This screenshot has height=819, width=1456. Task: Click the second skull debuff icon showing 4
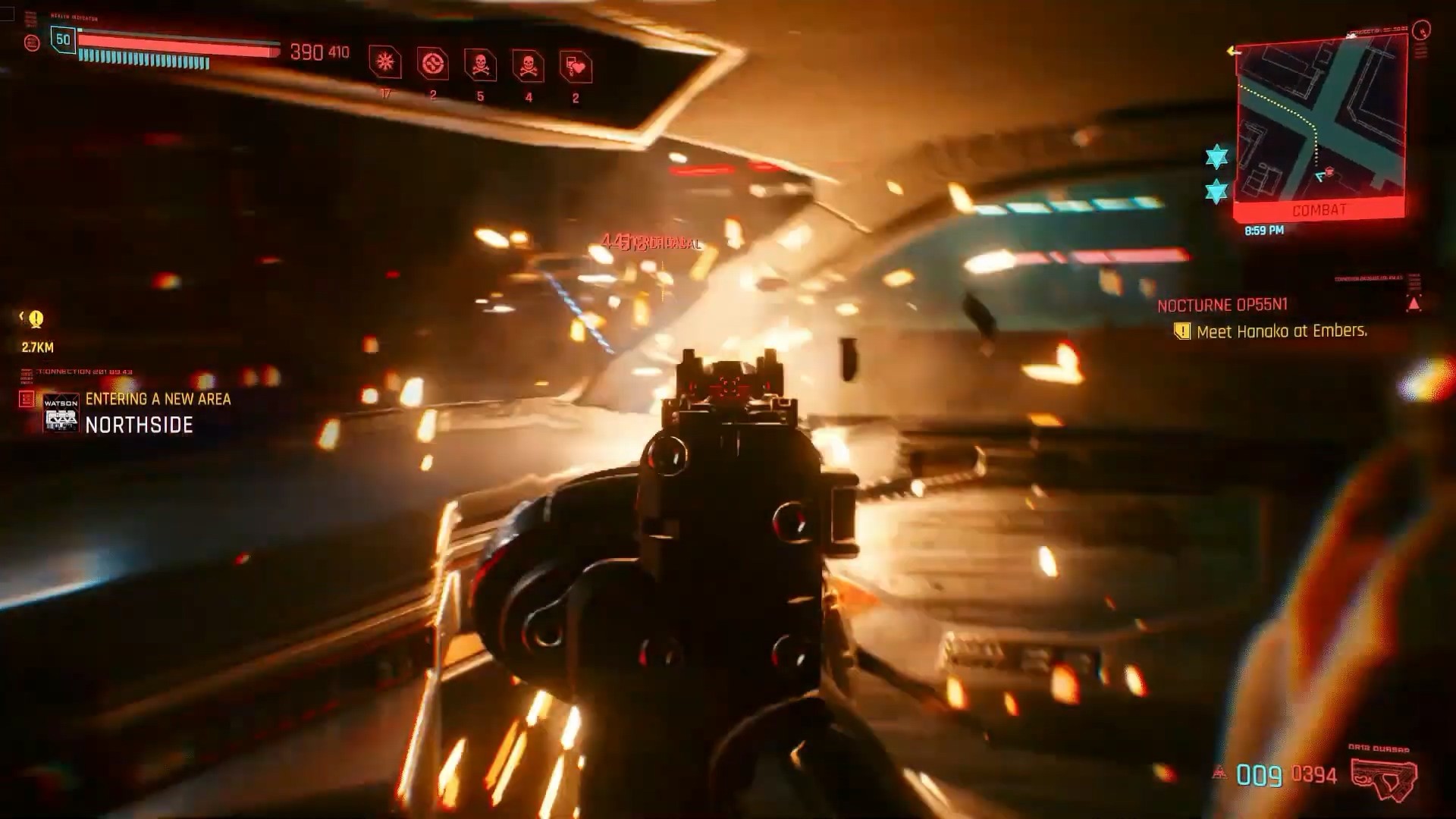[x=529, y=64]
